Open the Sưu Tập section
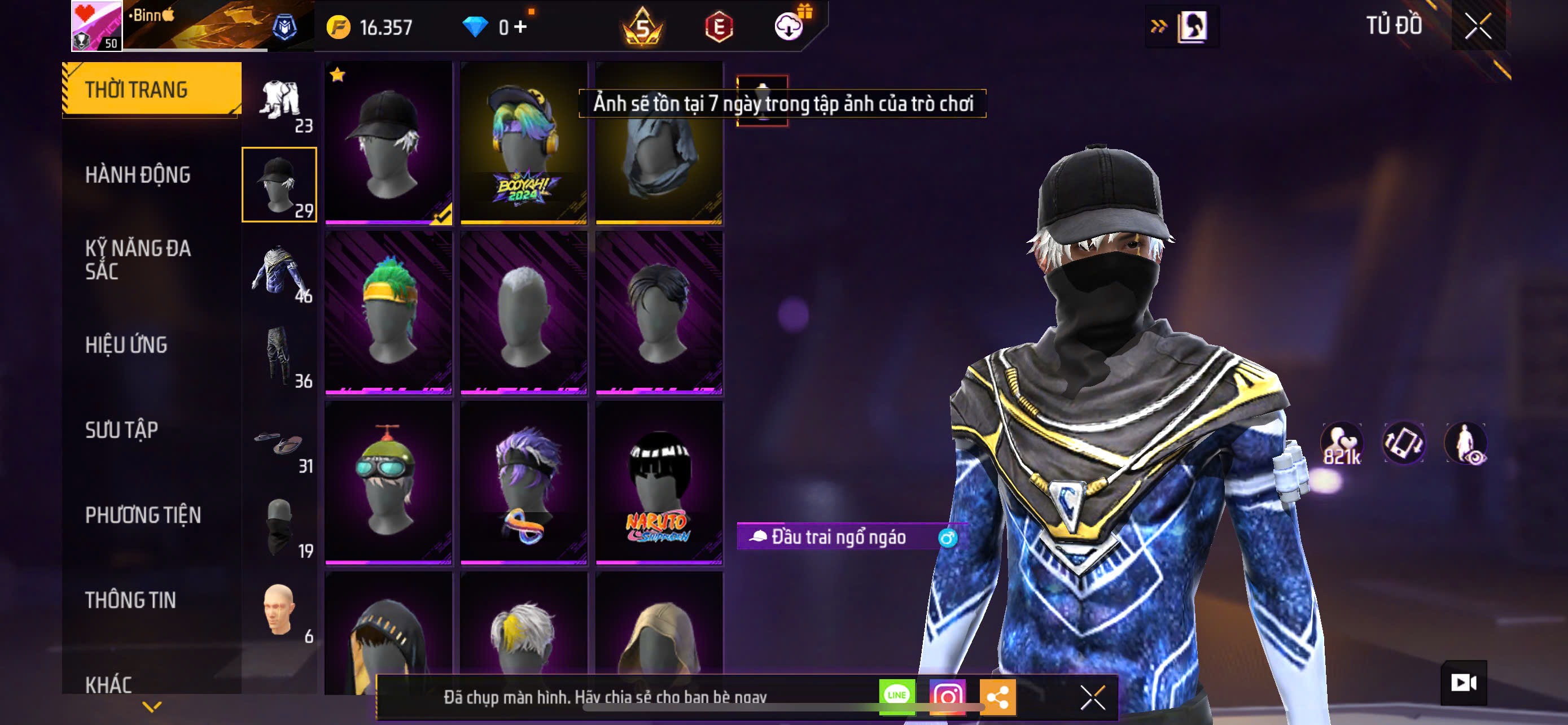The image size is (1568, 725). pyautogui.click(x=122, y=430)
